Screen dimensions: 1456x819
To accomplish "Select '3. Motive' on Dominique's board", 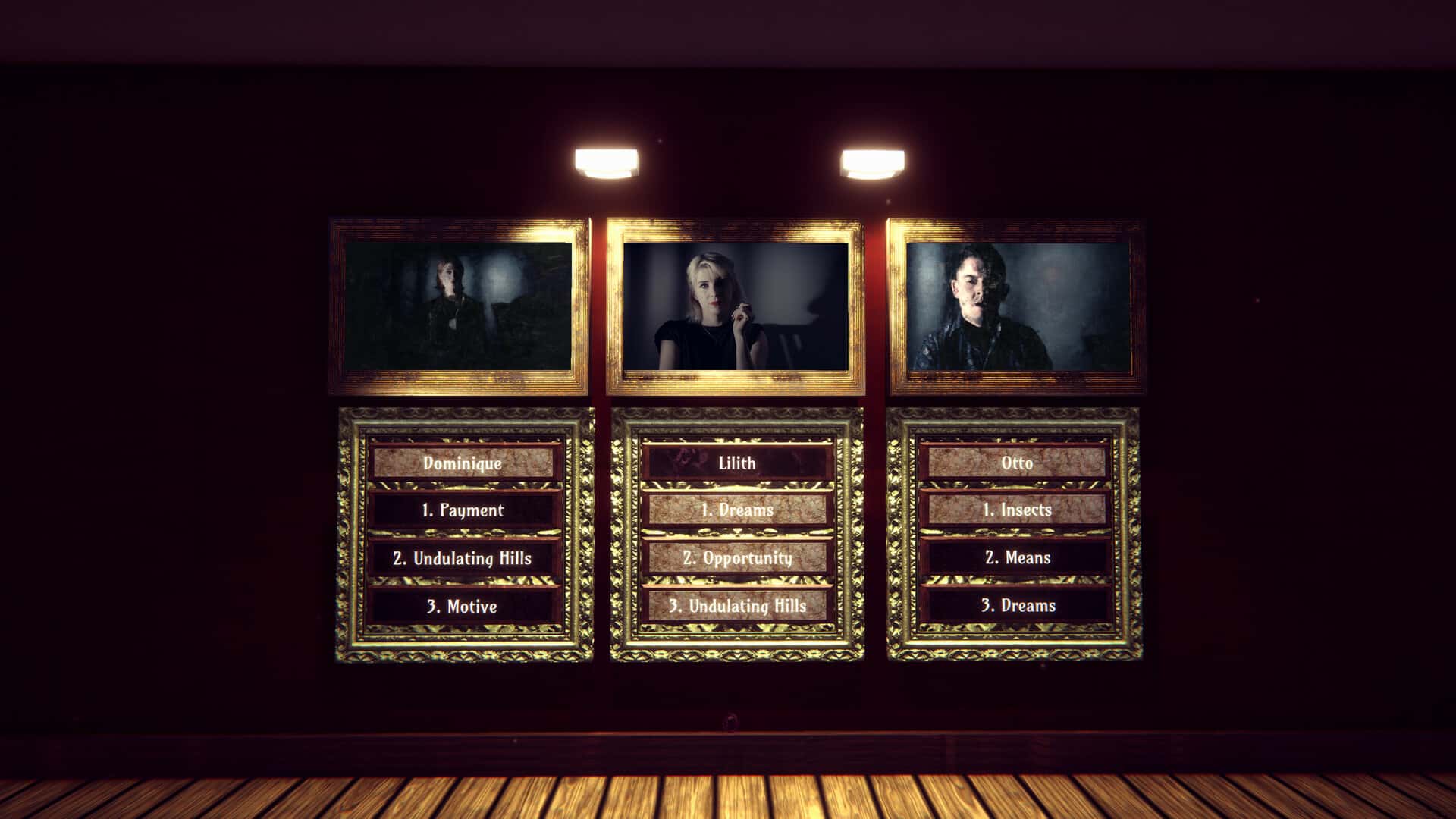I will coord(463,607).
